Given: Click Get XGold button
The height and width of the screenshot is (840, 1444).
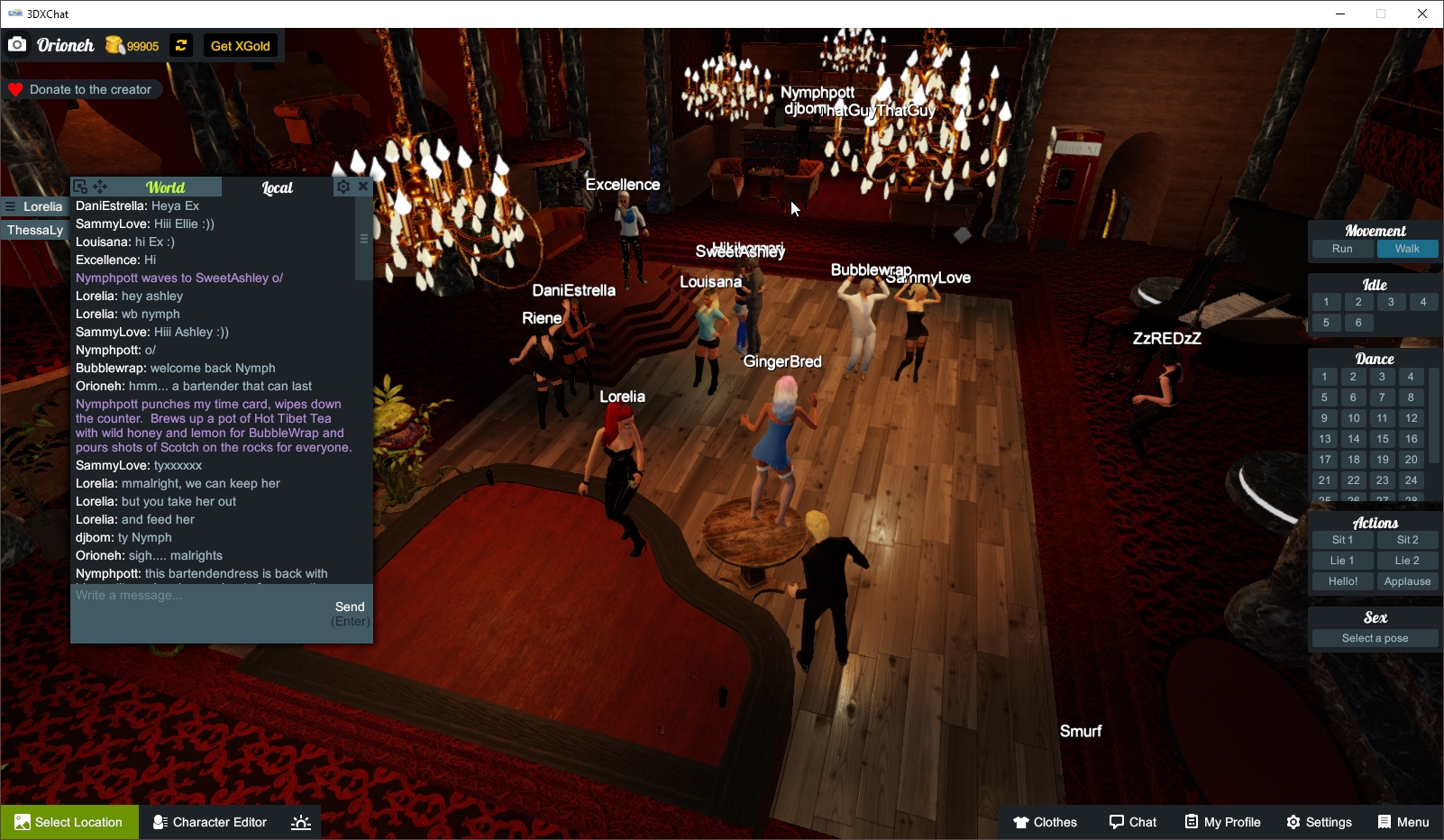Looking at the screenshot, I should coord(240,45).
